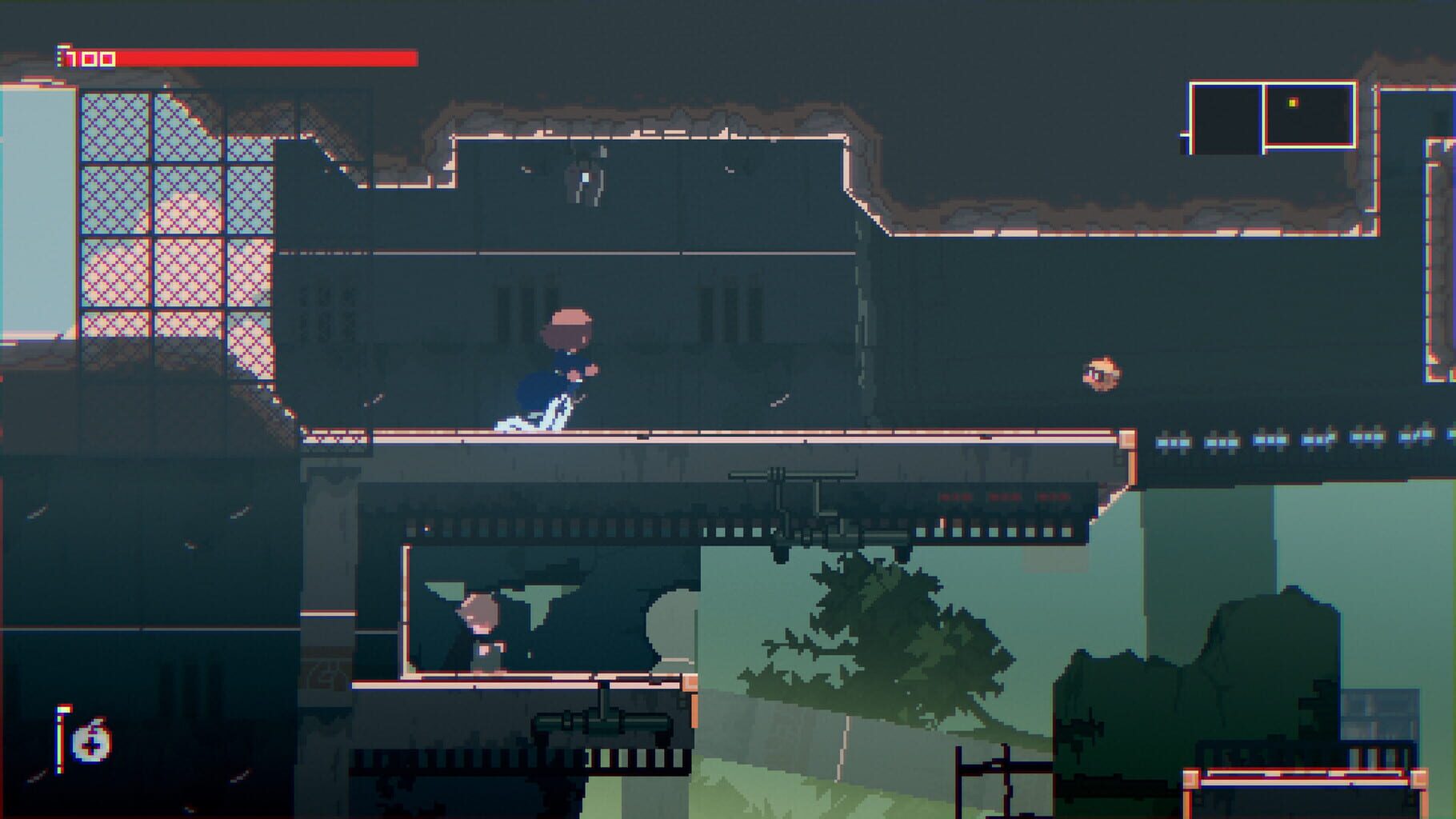Click the vertical potion gauge beside the flask

tap(59, 740)
